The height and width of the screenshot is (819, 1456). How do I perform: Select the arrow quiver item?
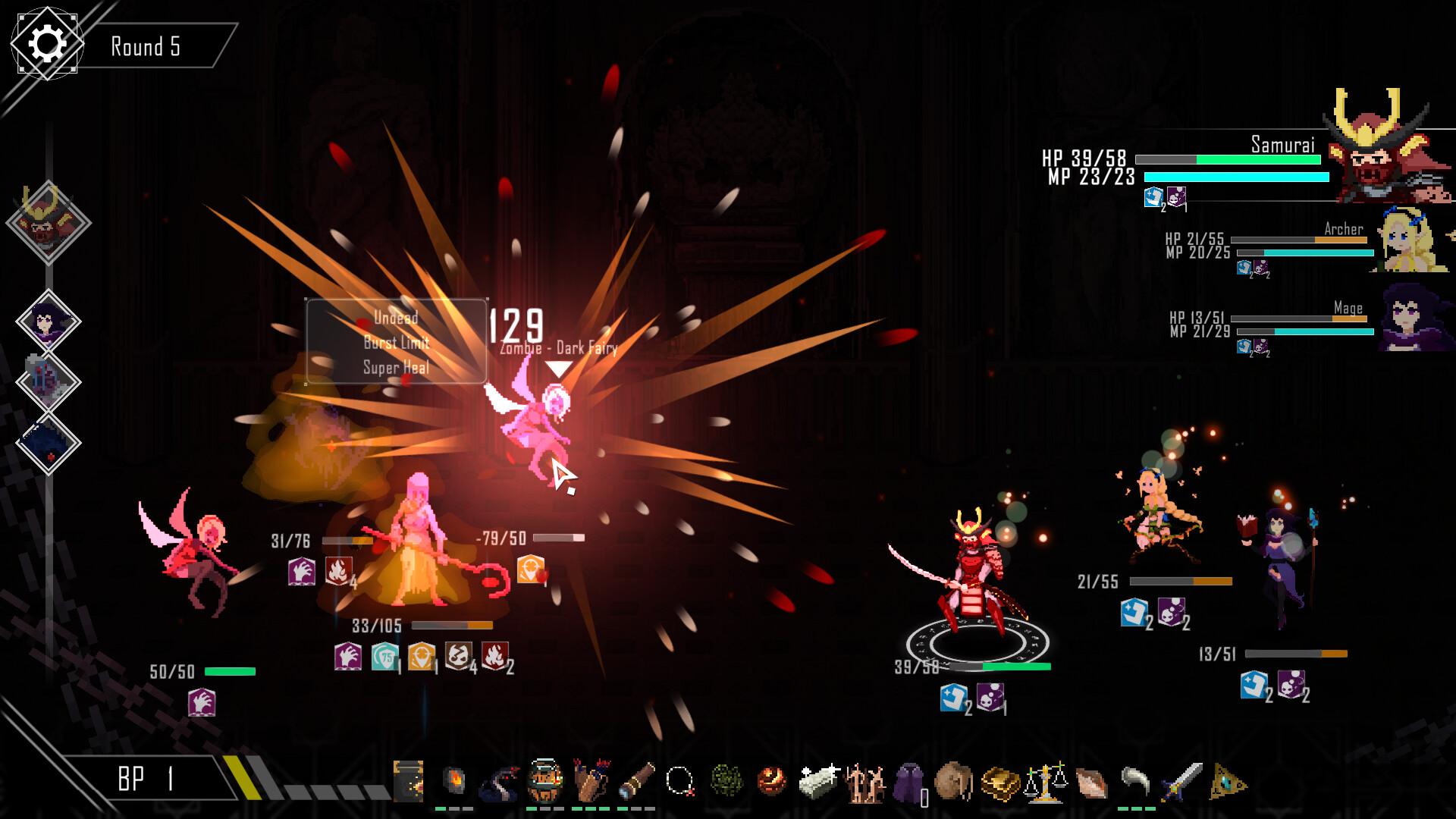590,781
